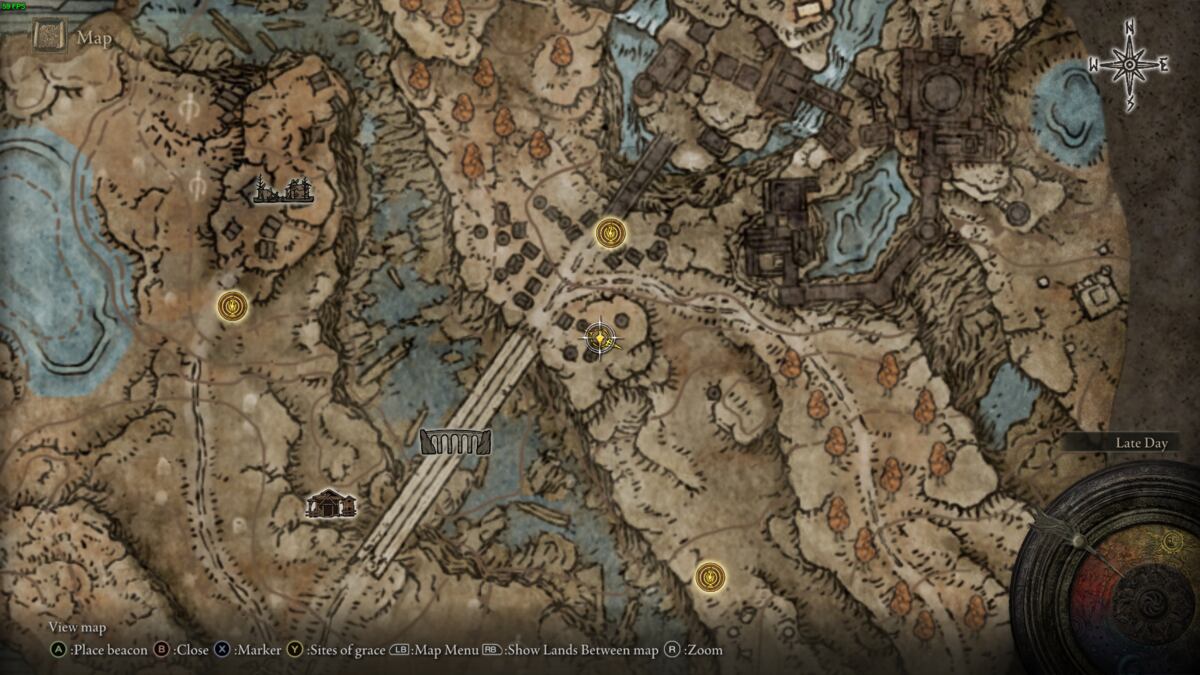1200x675 pixels.
Task: Click the arched gate landmark icon
Action: point(456,442)
